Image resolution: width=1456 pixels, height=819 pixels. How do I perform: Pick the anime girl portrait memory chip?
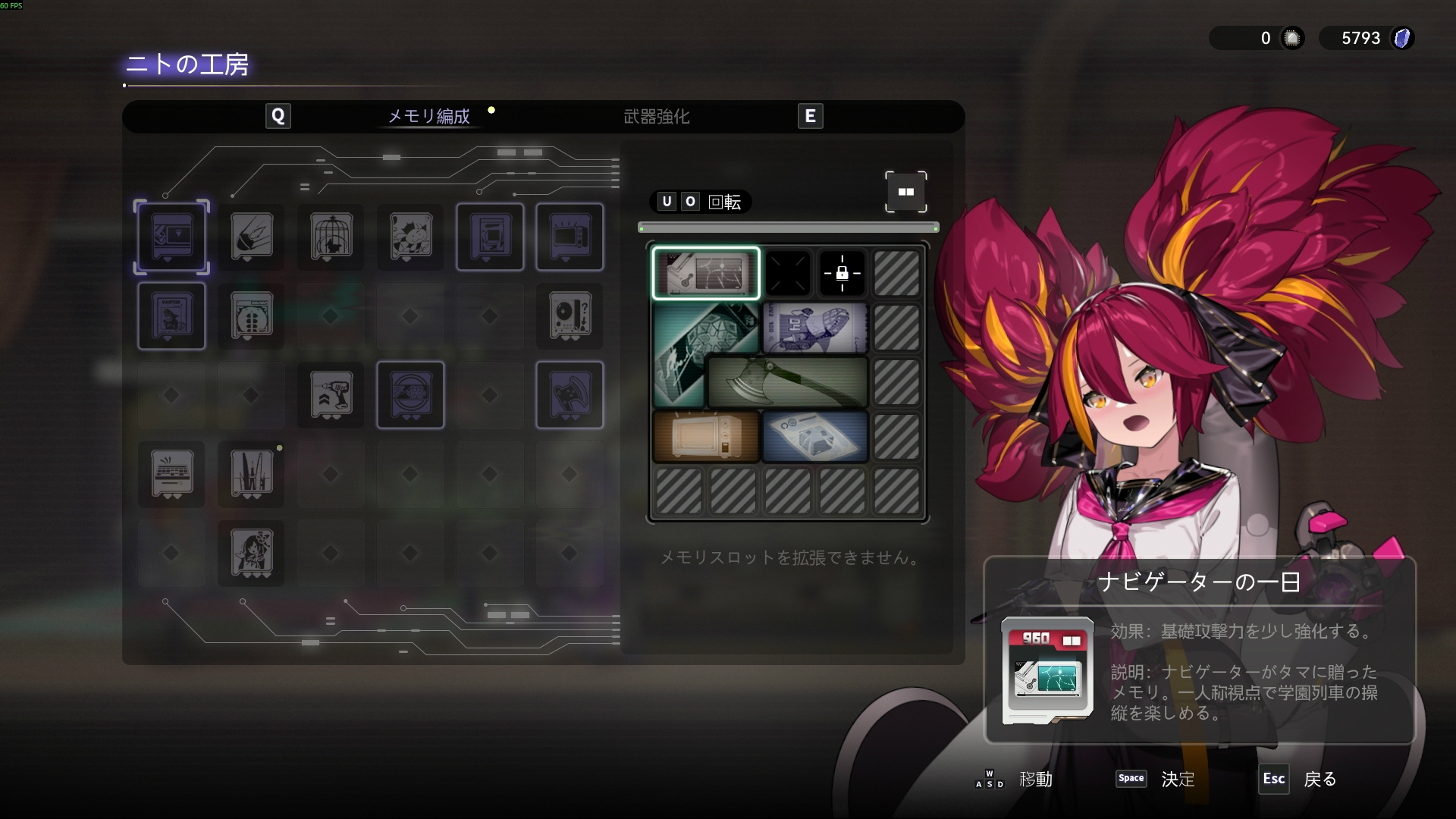(251, 554)
